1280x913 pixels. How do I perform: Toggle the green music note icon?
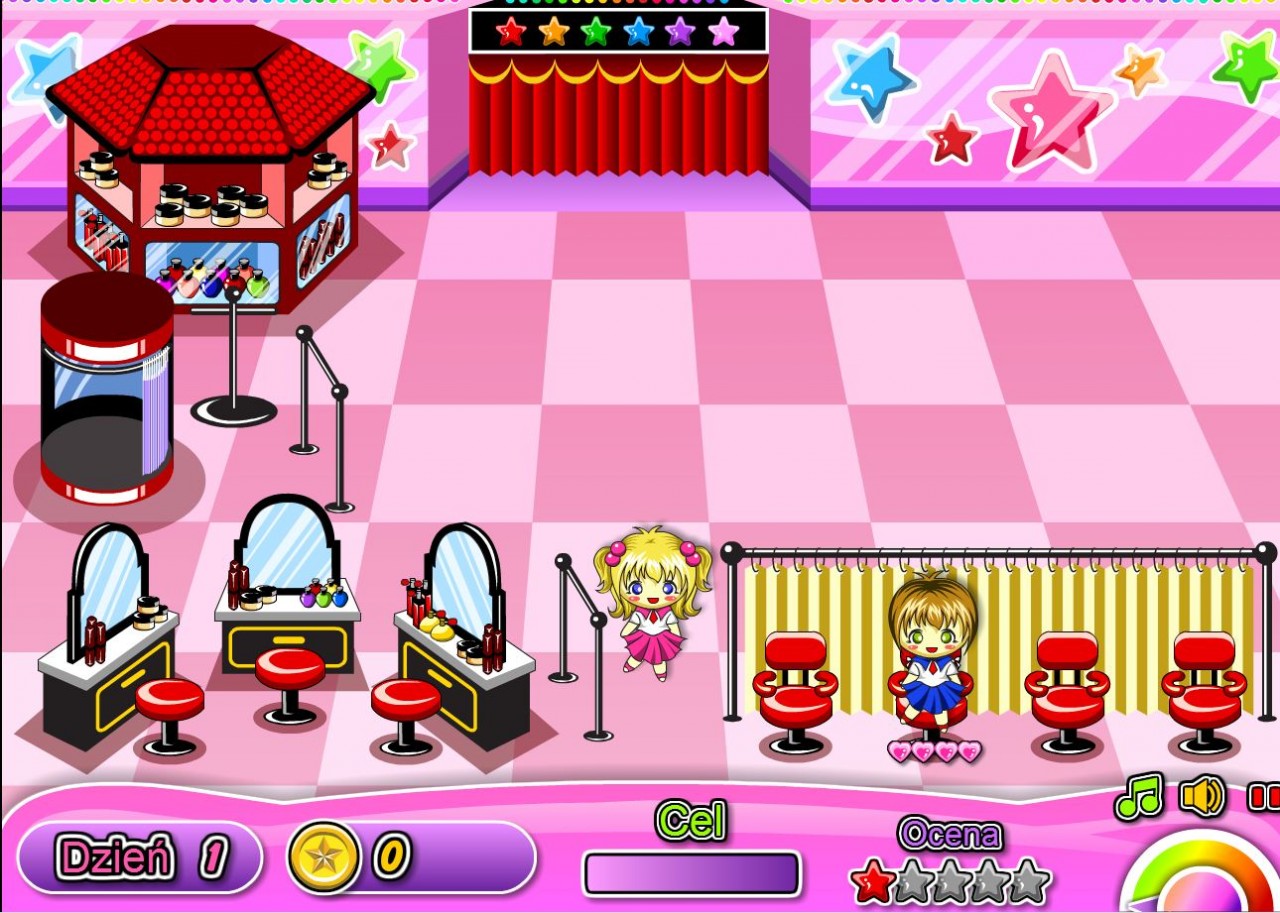click(x=1139, y=796)
